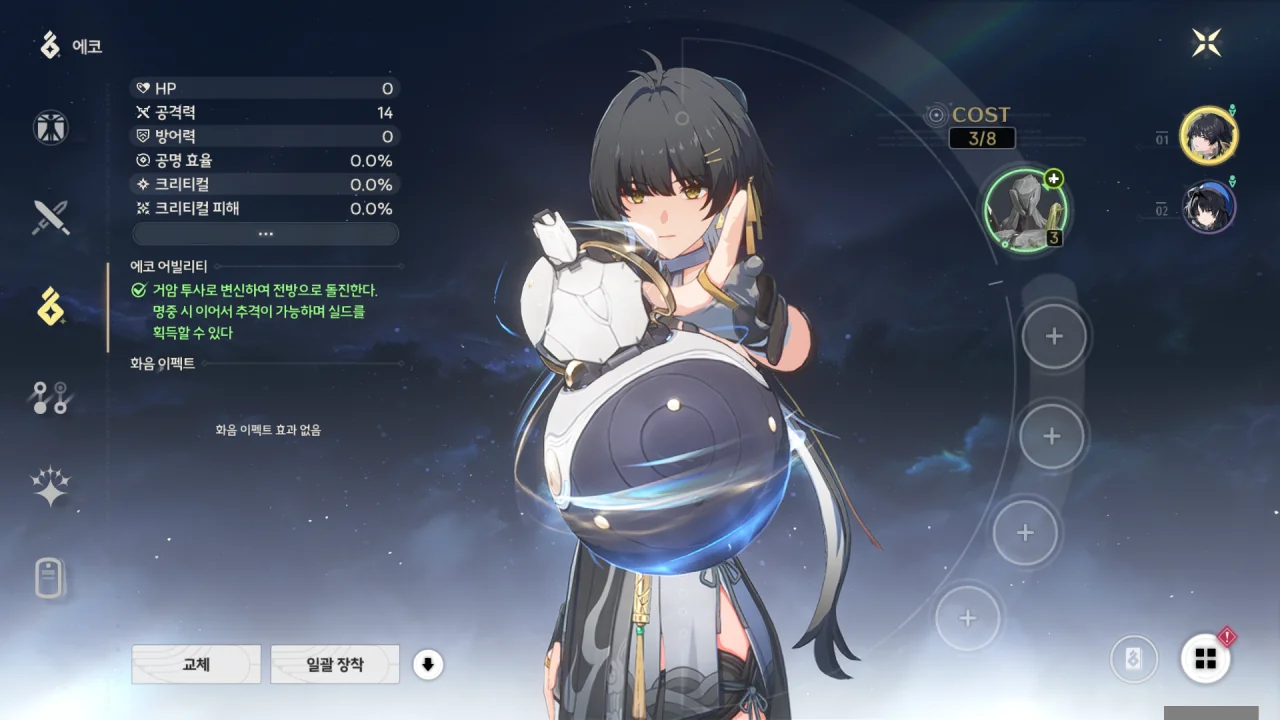Expand the stats list with the ellipsis bar
Screen dimensions: 1280x720
265,233
